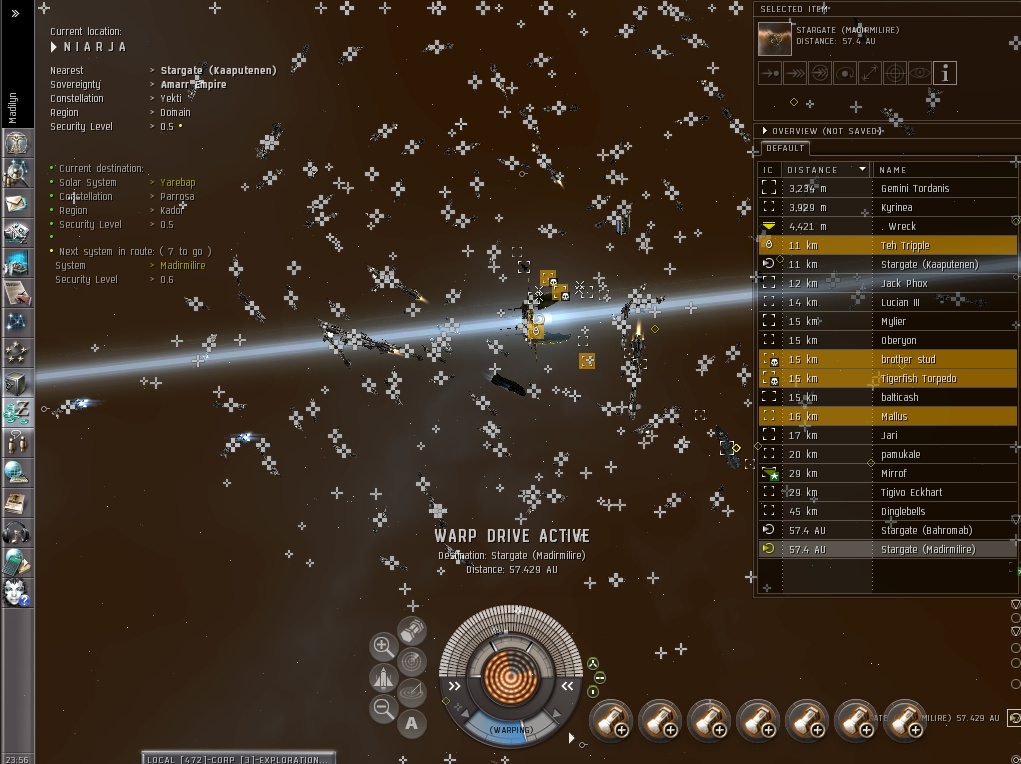Image resolution: width=1021 pixels, height=764 pixels.
Task: Open the headphones jukebox icon in the sidebar
Action: tap(17, 532)
